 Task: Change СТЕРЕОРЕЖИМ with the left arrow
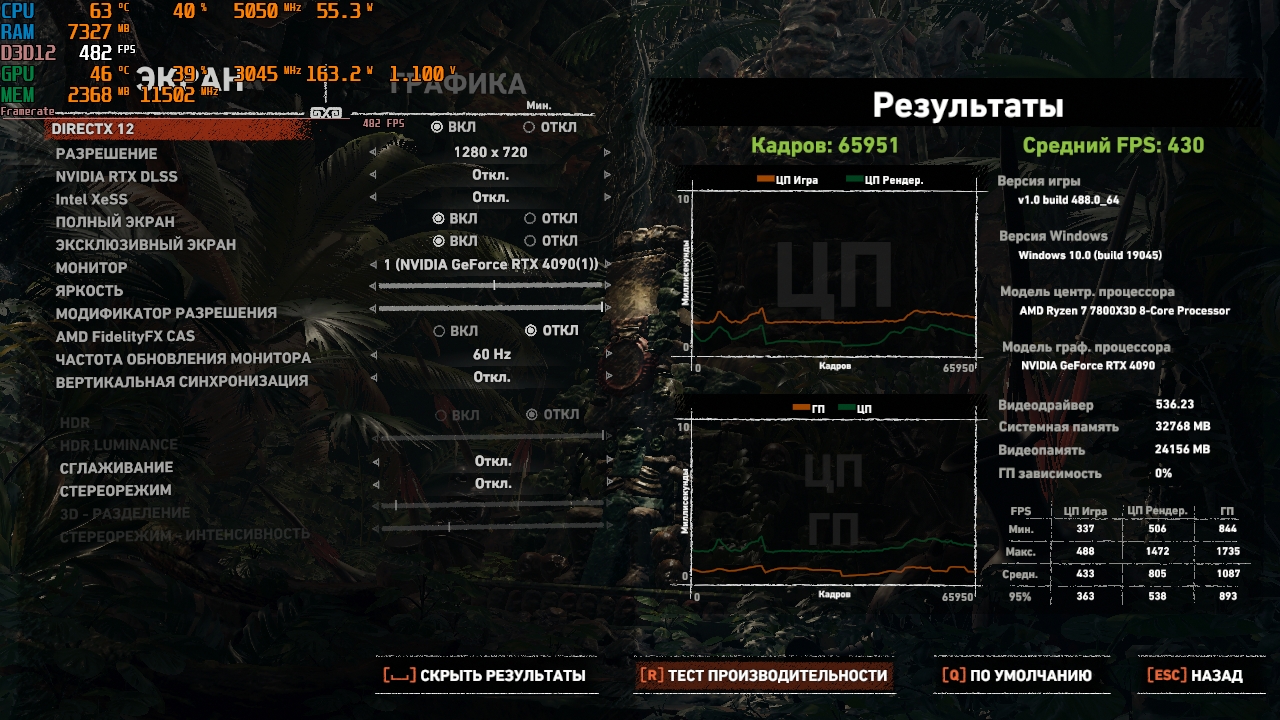pos(374,484)
